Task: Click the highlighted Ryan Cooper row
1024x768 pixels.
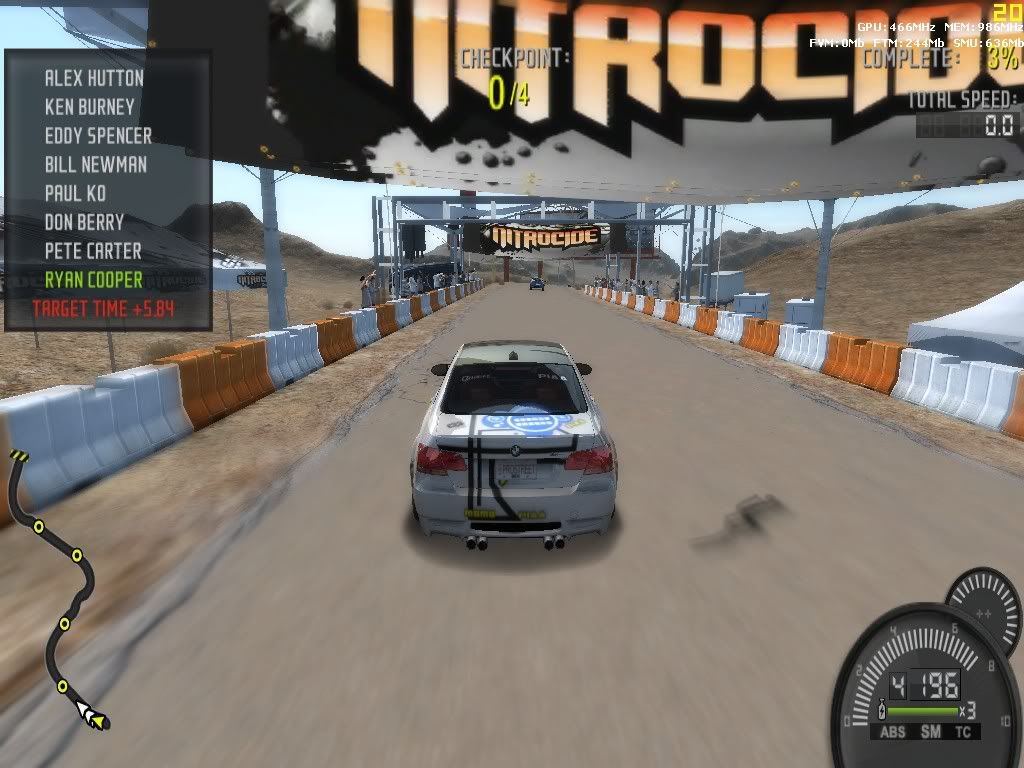Action: pyautogui.click(x=93, y=280)
